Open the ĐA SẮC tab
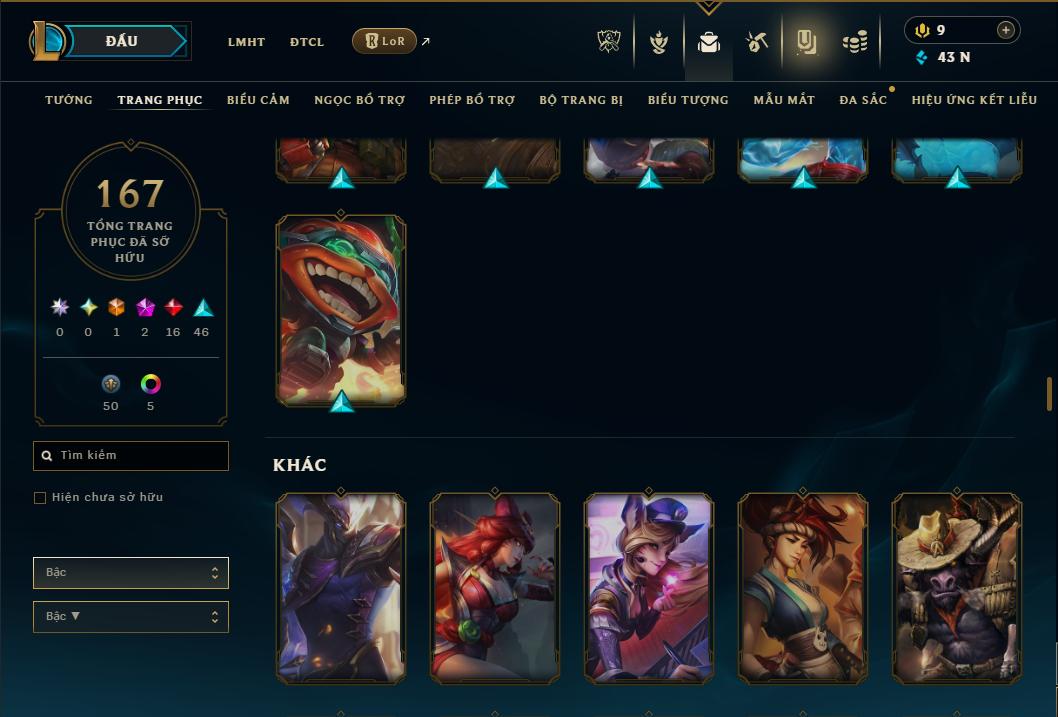Screen dimensions: 1058x717 (x=863, y=100)
